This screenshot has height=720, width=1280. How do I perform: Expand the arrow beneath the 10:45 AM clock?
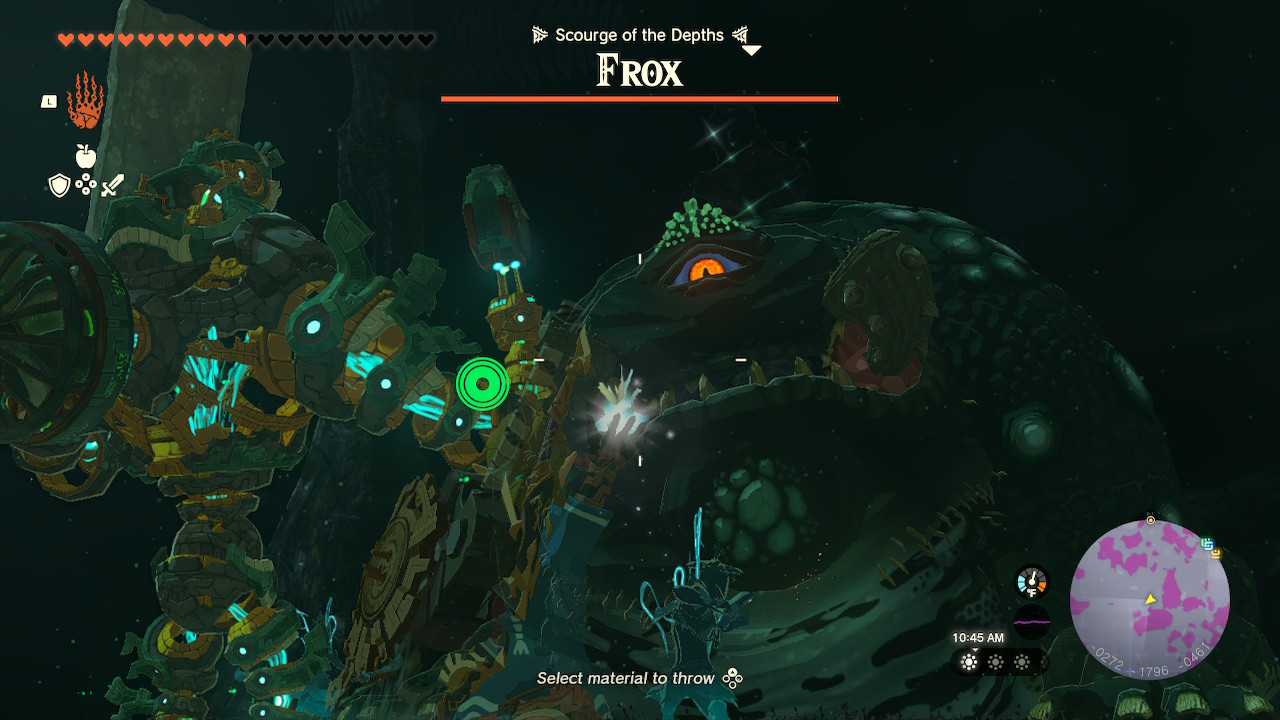click(975, 649)
